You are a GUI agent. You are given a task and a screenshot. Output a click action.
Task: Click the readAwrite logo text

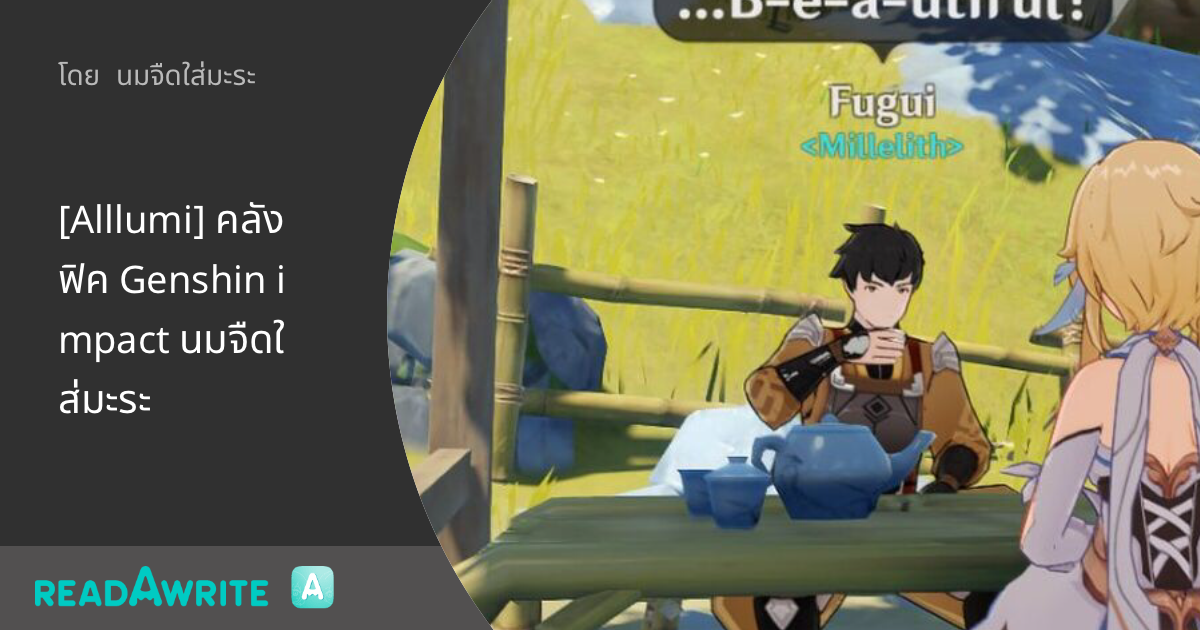(x=151, y=589)
